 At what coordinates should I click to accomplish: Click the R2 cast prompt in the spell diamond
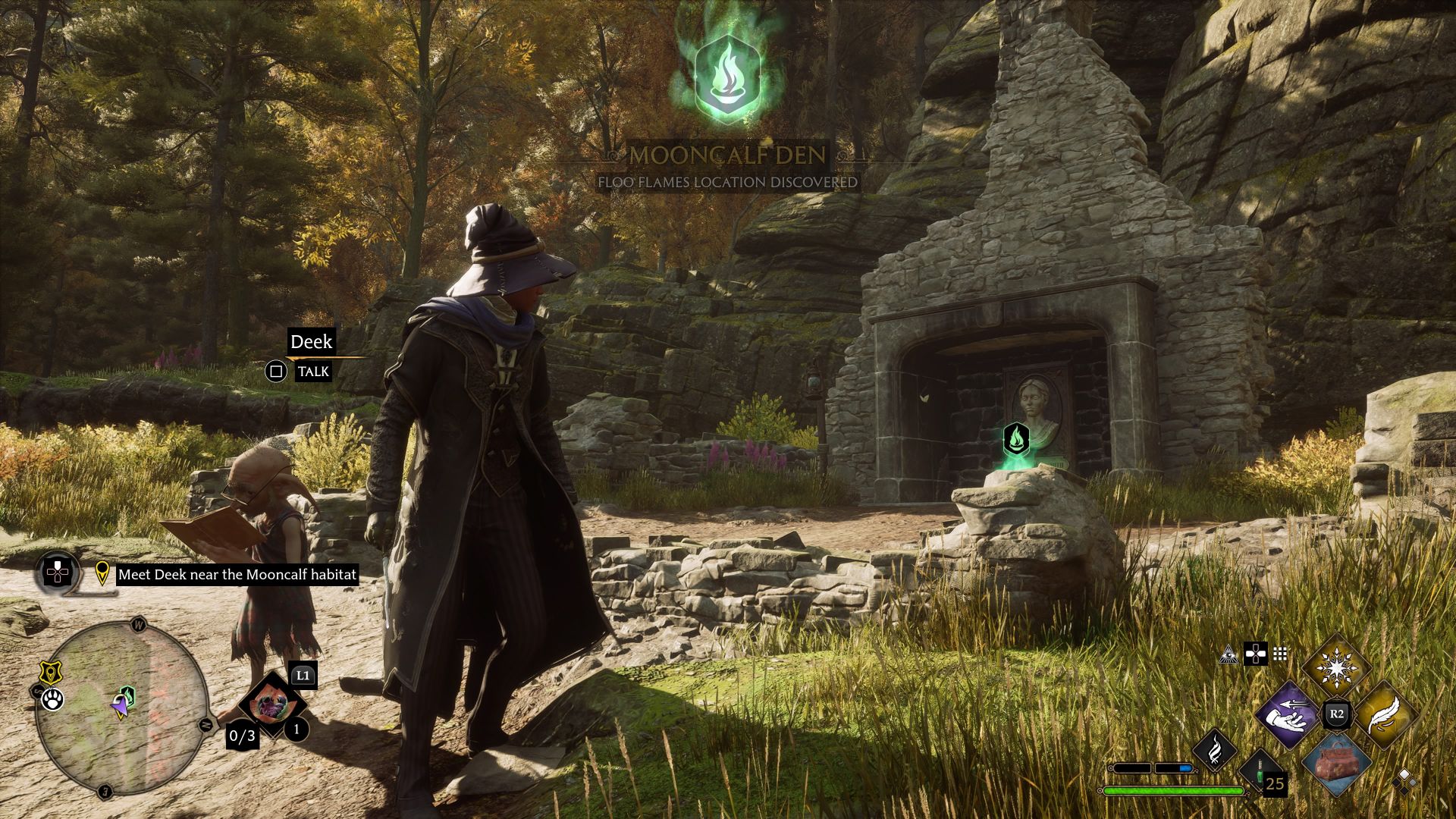[1338, 712]
